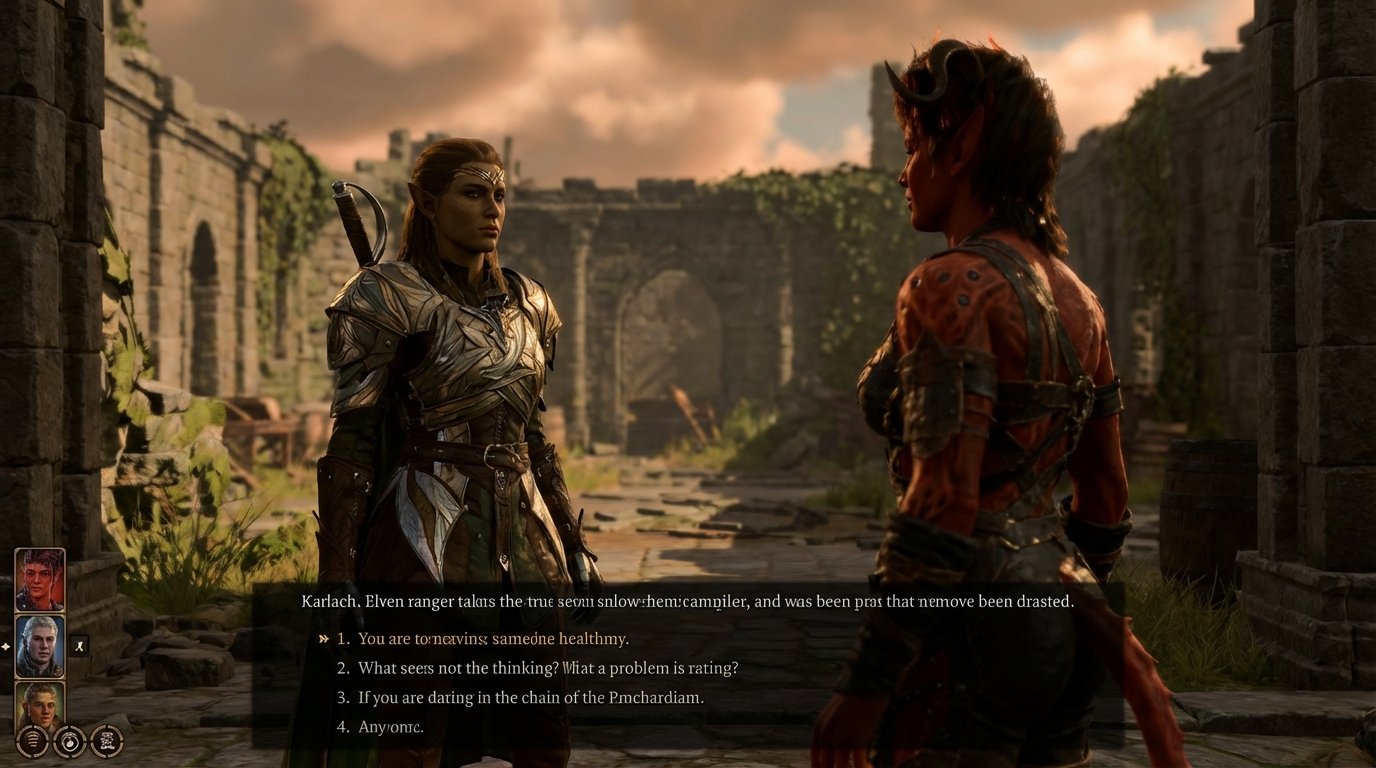Select the red-haired companion's portrait
Image resolution: width=1376 pixels, height=768 pixels.
pyautogui.click(x=40, y=578)
